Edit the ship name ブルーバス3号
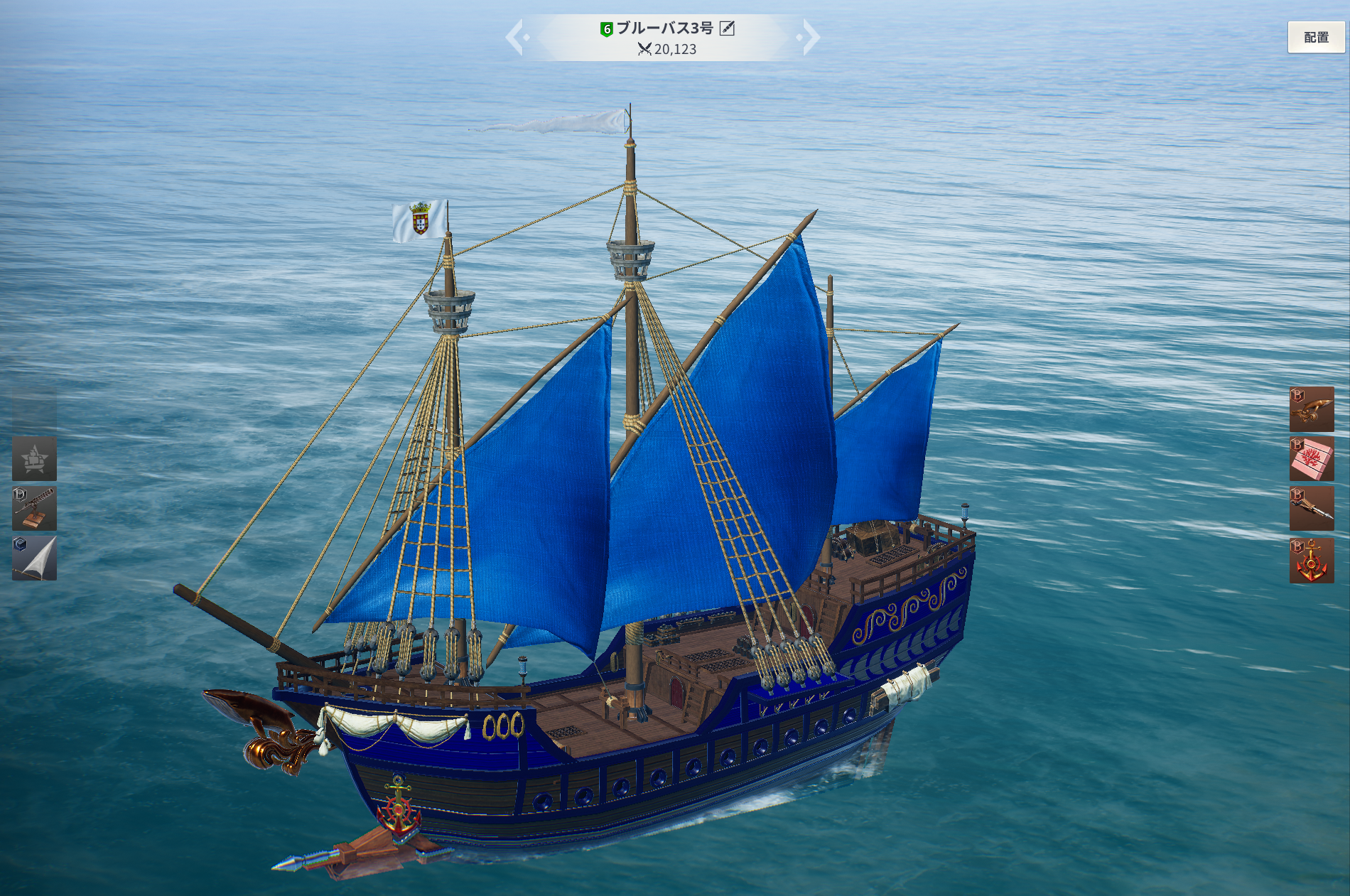 pos(727,28)
